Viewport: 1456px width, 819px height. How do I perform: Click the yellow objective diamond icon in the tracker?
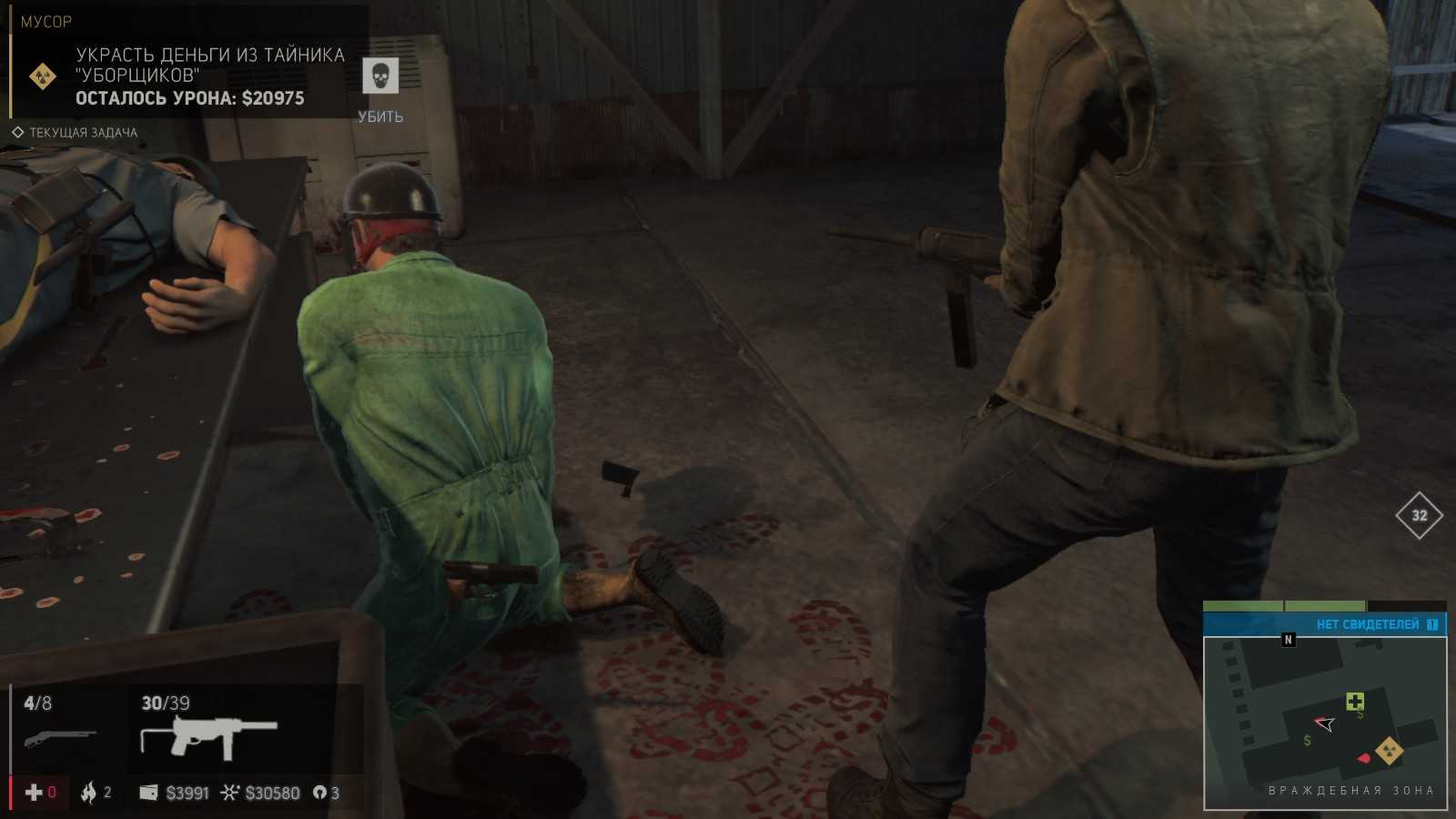[x=43, y=76]
